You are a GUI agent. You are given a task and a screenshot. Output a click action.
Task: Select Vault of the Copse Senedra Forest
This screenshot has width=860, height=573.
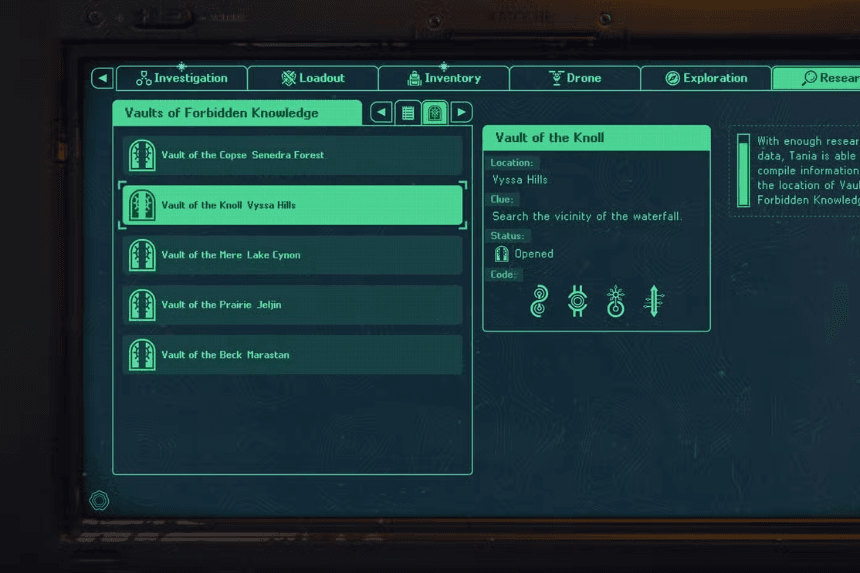click(292, 155)
